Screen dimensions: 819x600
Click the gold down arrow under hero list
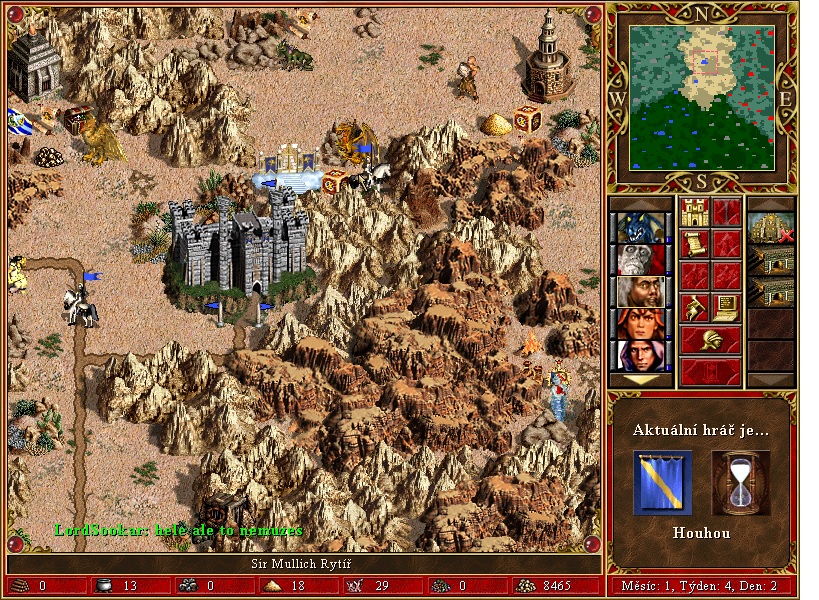point(641,379)
